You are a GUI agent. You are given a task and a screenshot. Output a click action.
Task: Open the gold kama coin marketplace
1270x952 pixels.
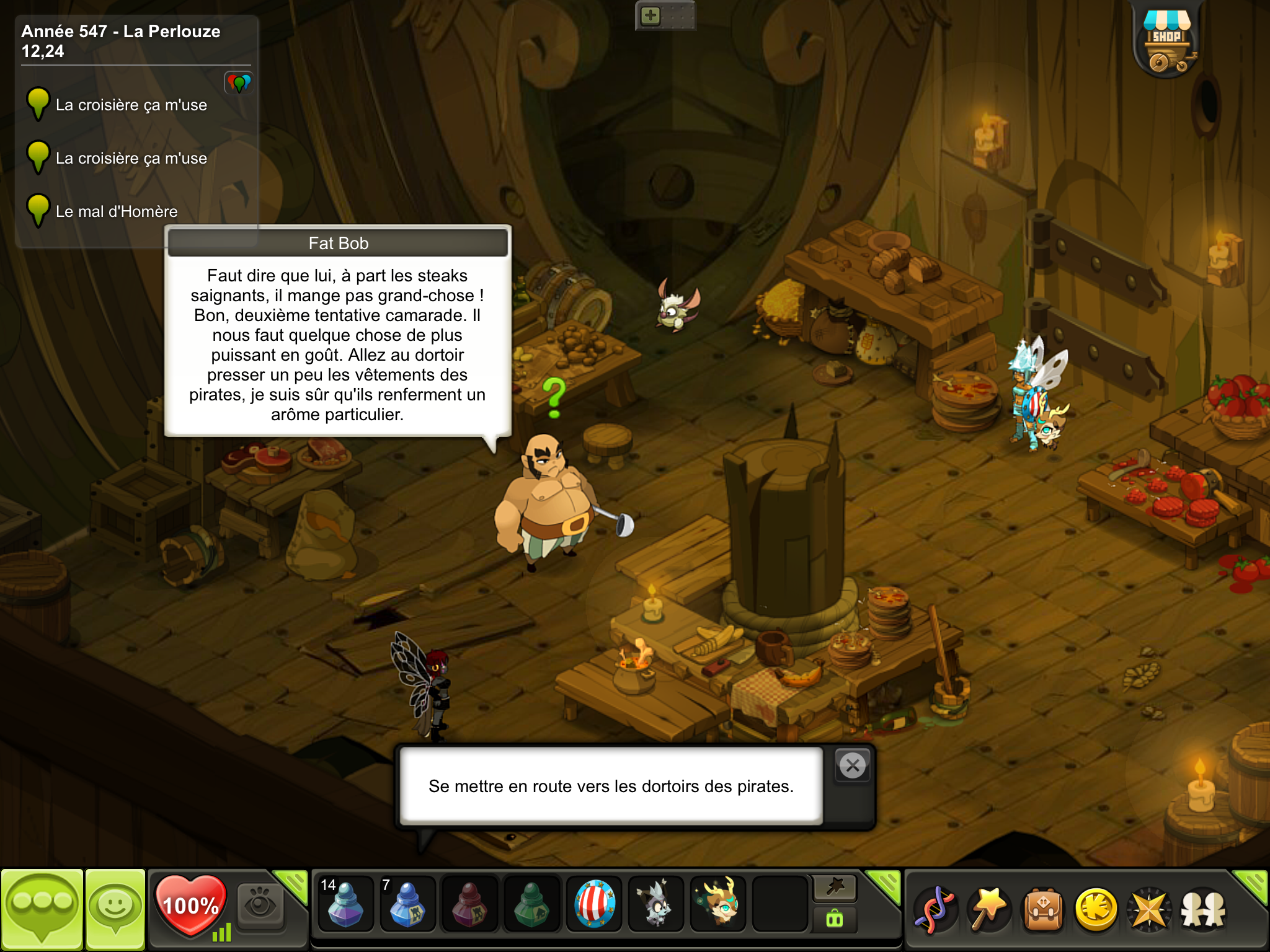click(1096, 910)
